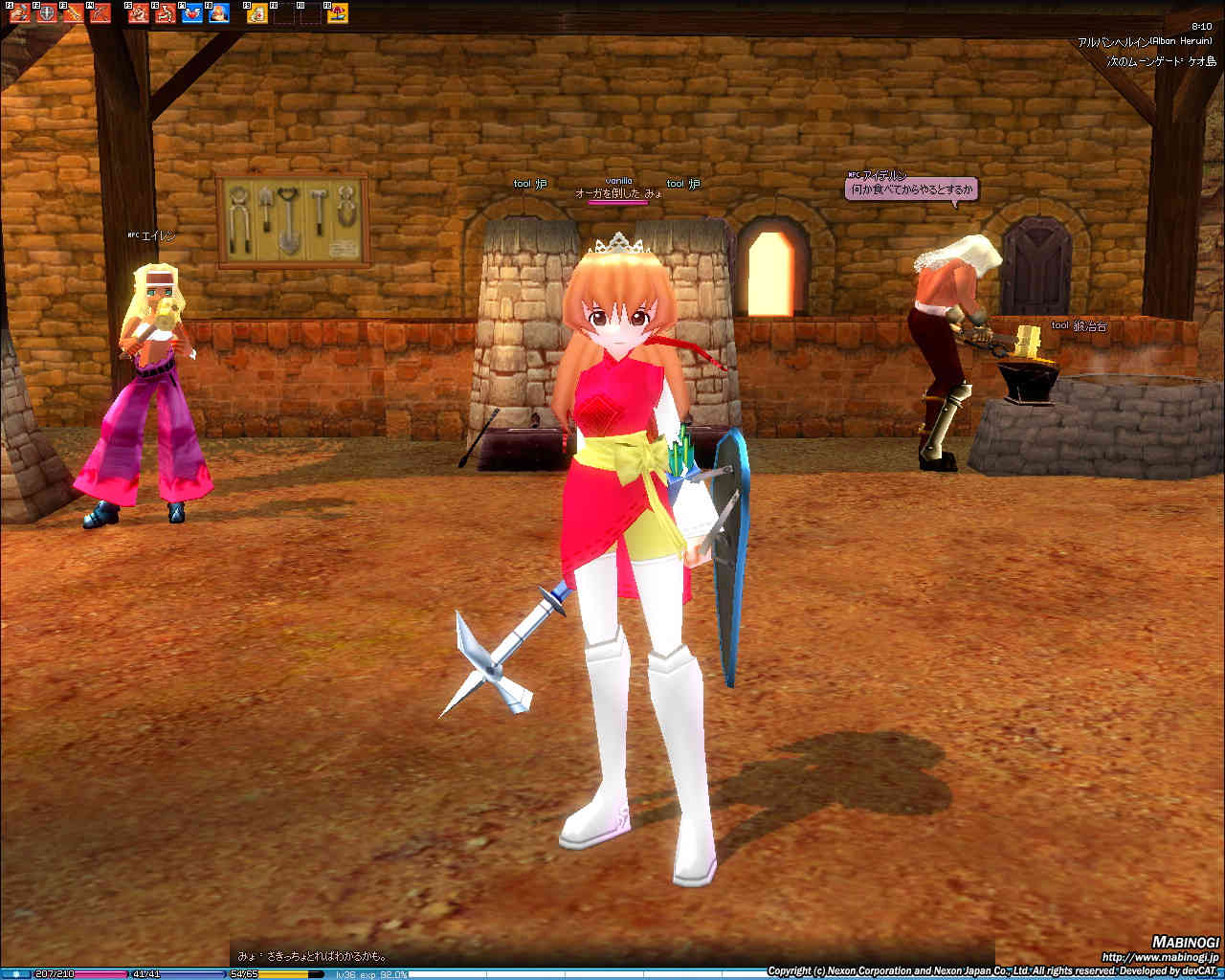Trigger the F5 combat skill icon
The width and height of the screenshot is (1225, 980).
139,13
